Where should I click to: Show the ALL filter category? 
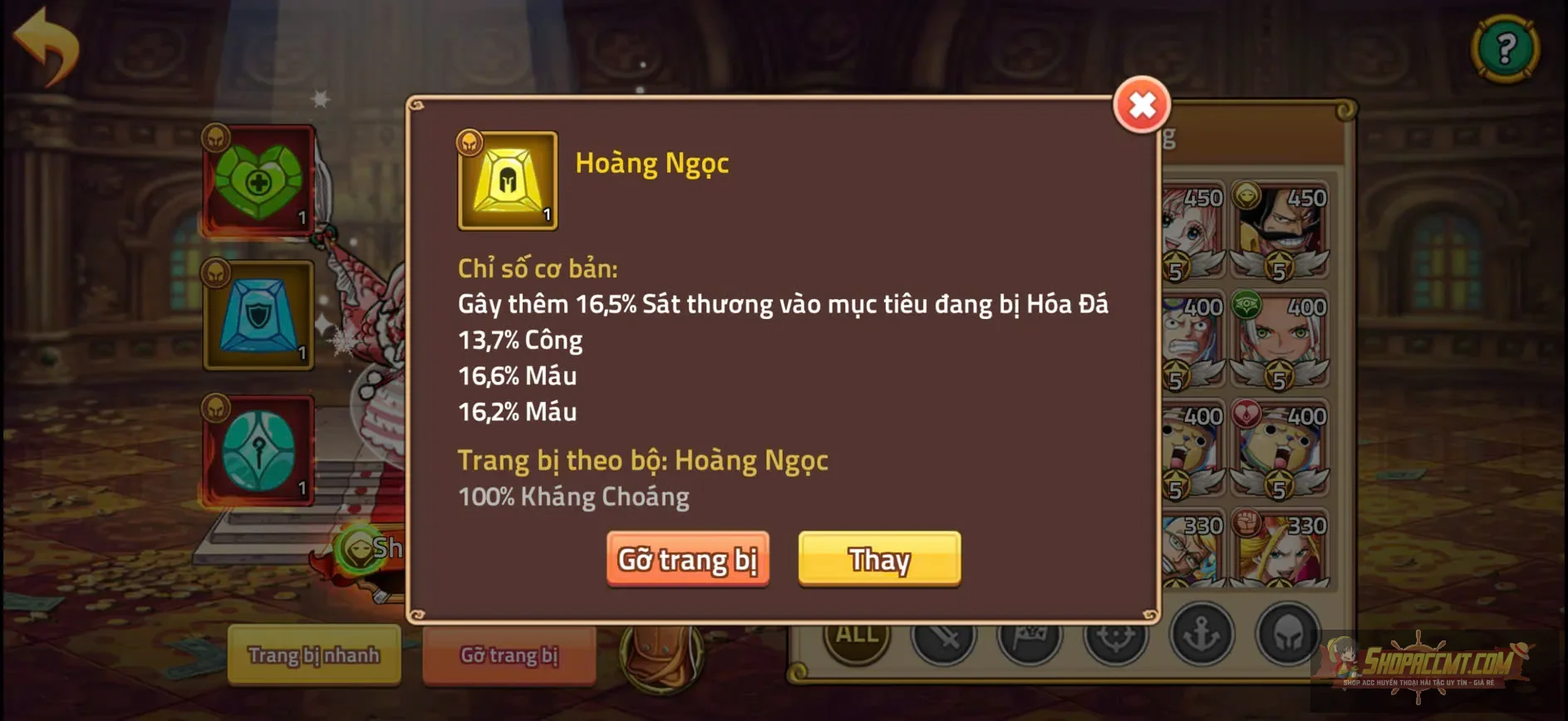pyautogui.click(x=857, y=635)
